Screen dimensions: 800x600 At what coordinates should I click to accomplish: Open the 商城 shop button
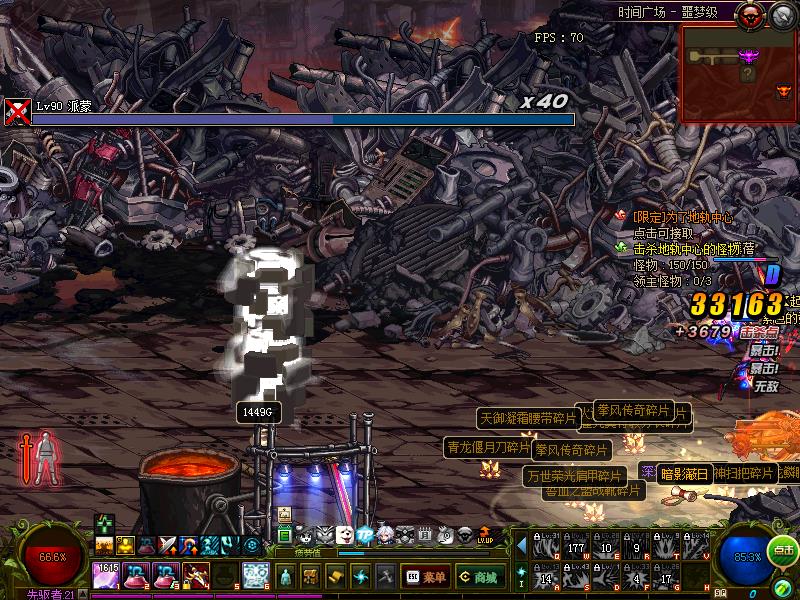click(480, 577)
